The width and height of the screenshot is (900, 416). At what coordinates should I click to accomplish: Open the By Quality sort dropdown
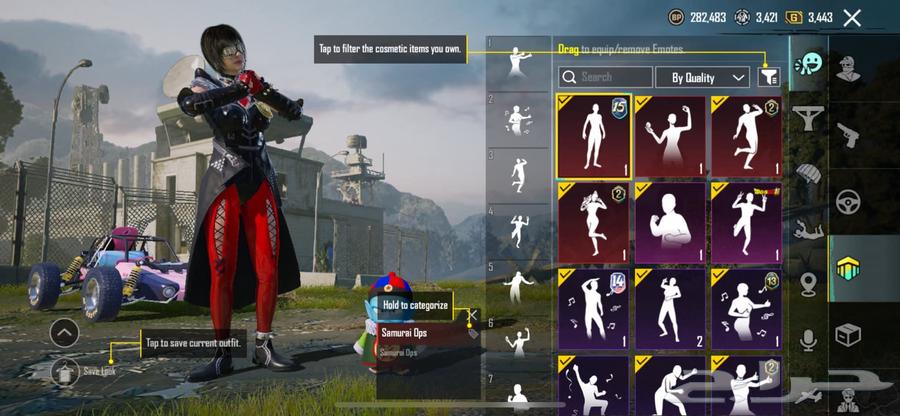coord(702,77)
